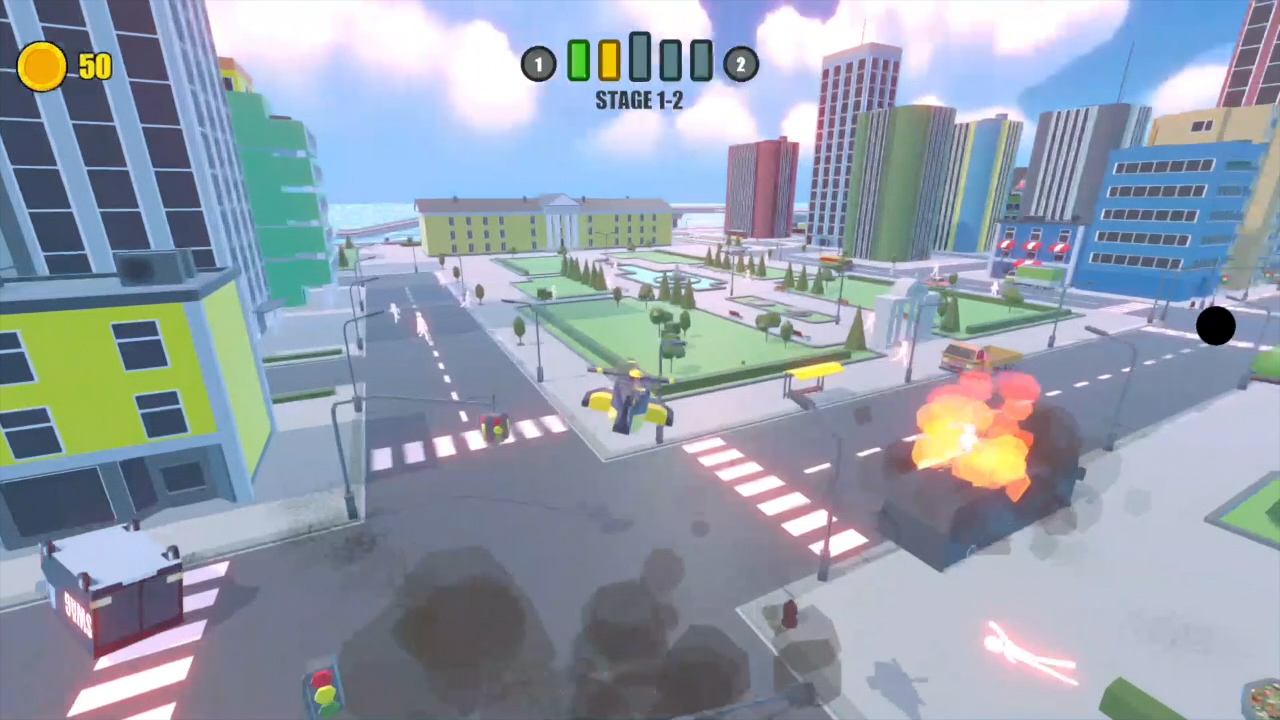The height and width of the screenshot is (720, 1280).
Task: Expand the black circle on the right edge
Action: tap(1216, 327)
